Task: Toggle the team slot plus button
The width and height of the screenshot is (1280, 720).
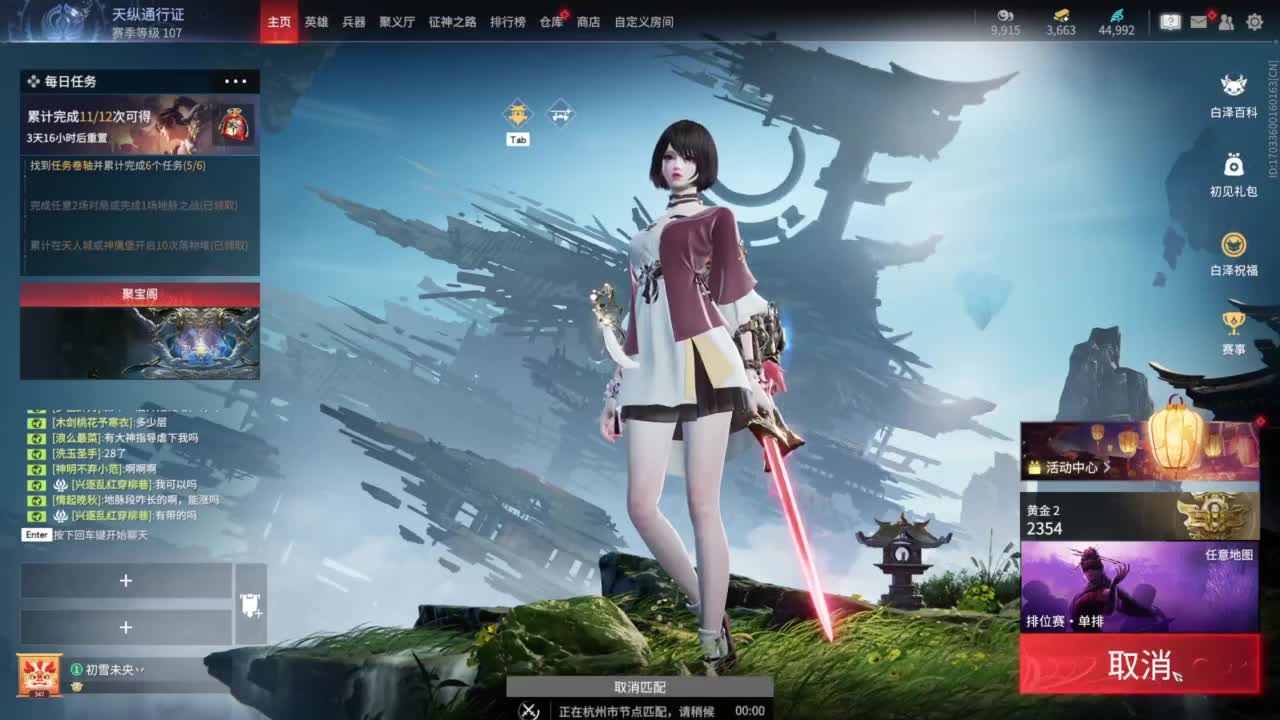Action: (127, 580)
